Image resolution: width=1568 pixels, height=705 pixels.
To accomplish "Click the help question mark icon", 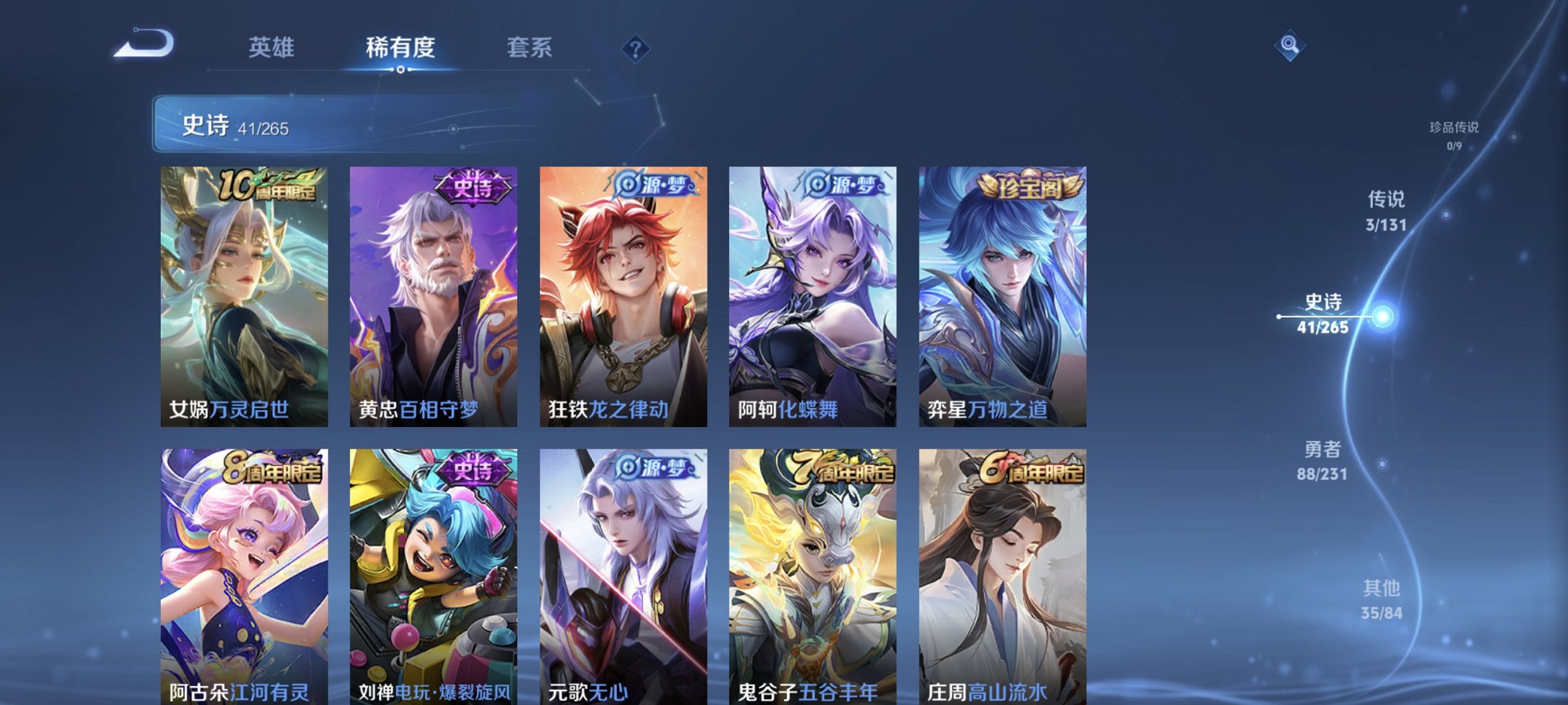I will tap(636, 49).
